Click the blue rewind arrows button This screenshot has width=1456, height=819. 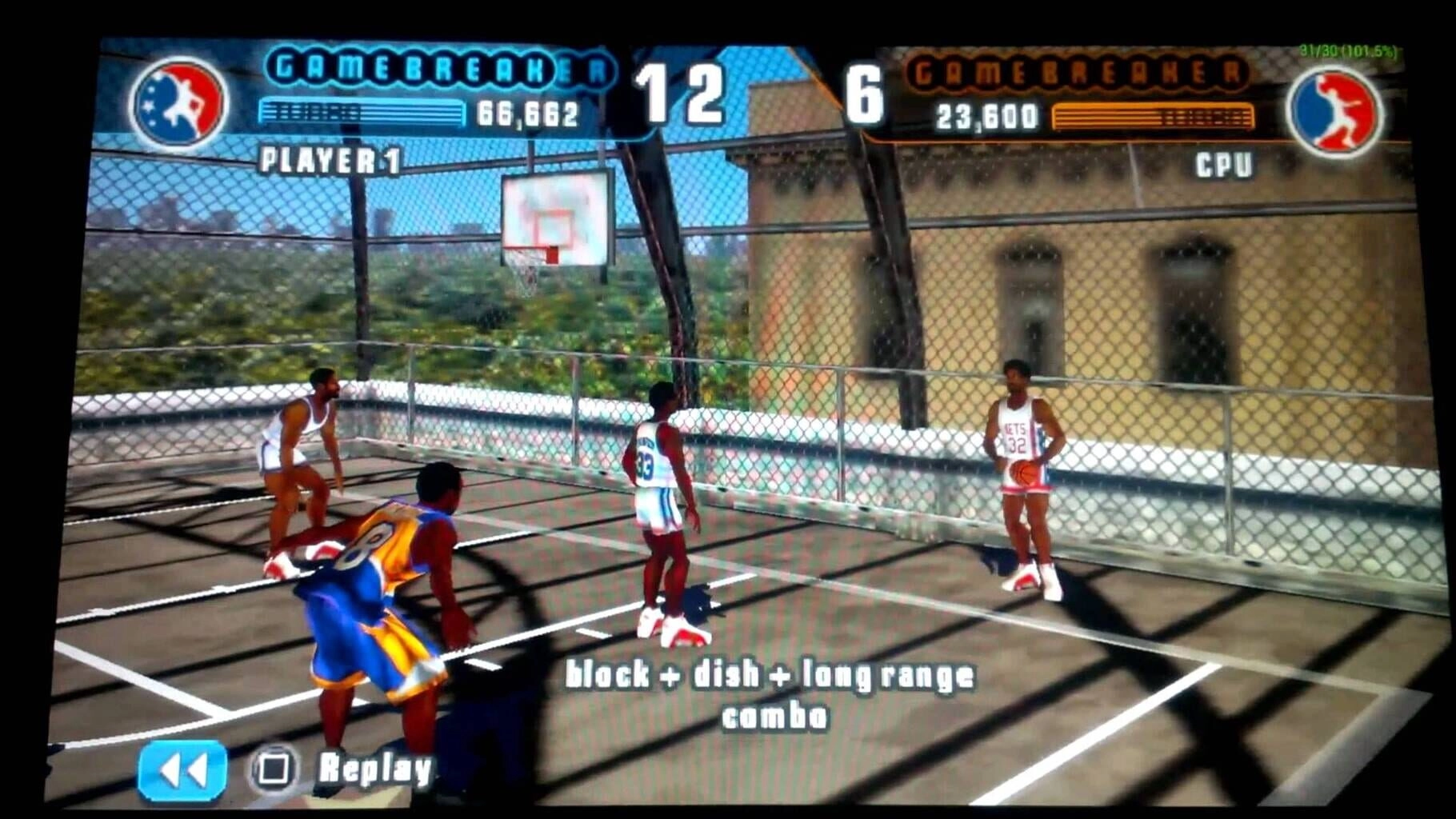click(x=182, y=770)
